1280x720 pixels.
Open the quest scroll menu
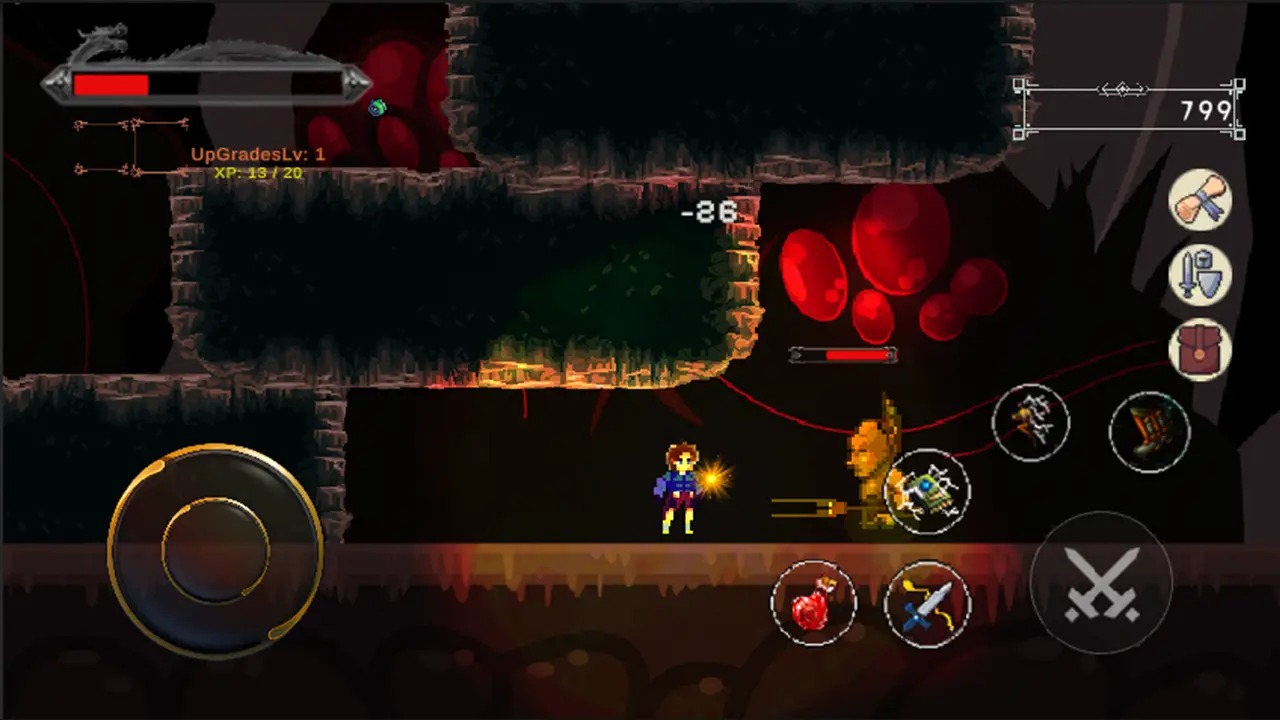tap(1200, 200)
